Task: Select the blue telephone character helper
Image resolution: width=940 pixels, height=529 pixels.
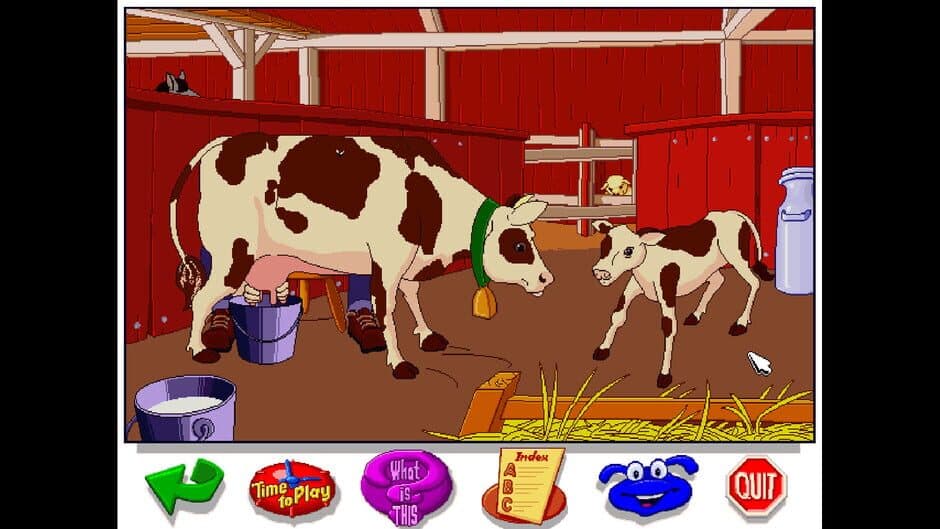Action: [x=647, y=484]
